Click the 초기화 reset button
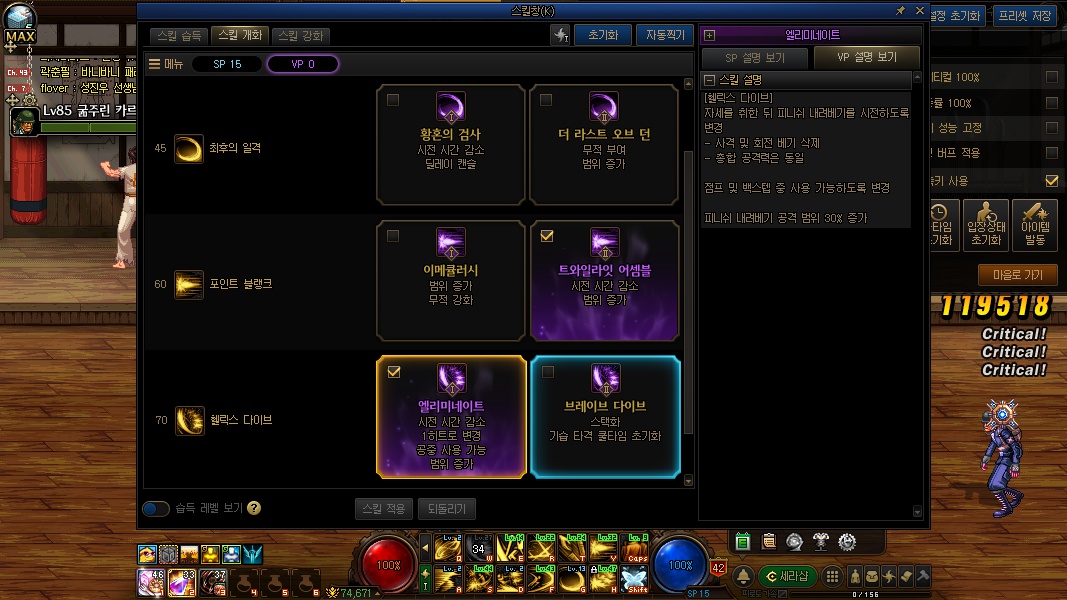1067x600 pixels. click(x=602, y=35)
